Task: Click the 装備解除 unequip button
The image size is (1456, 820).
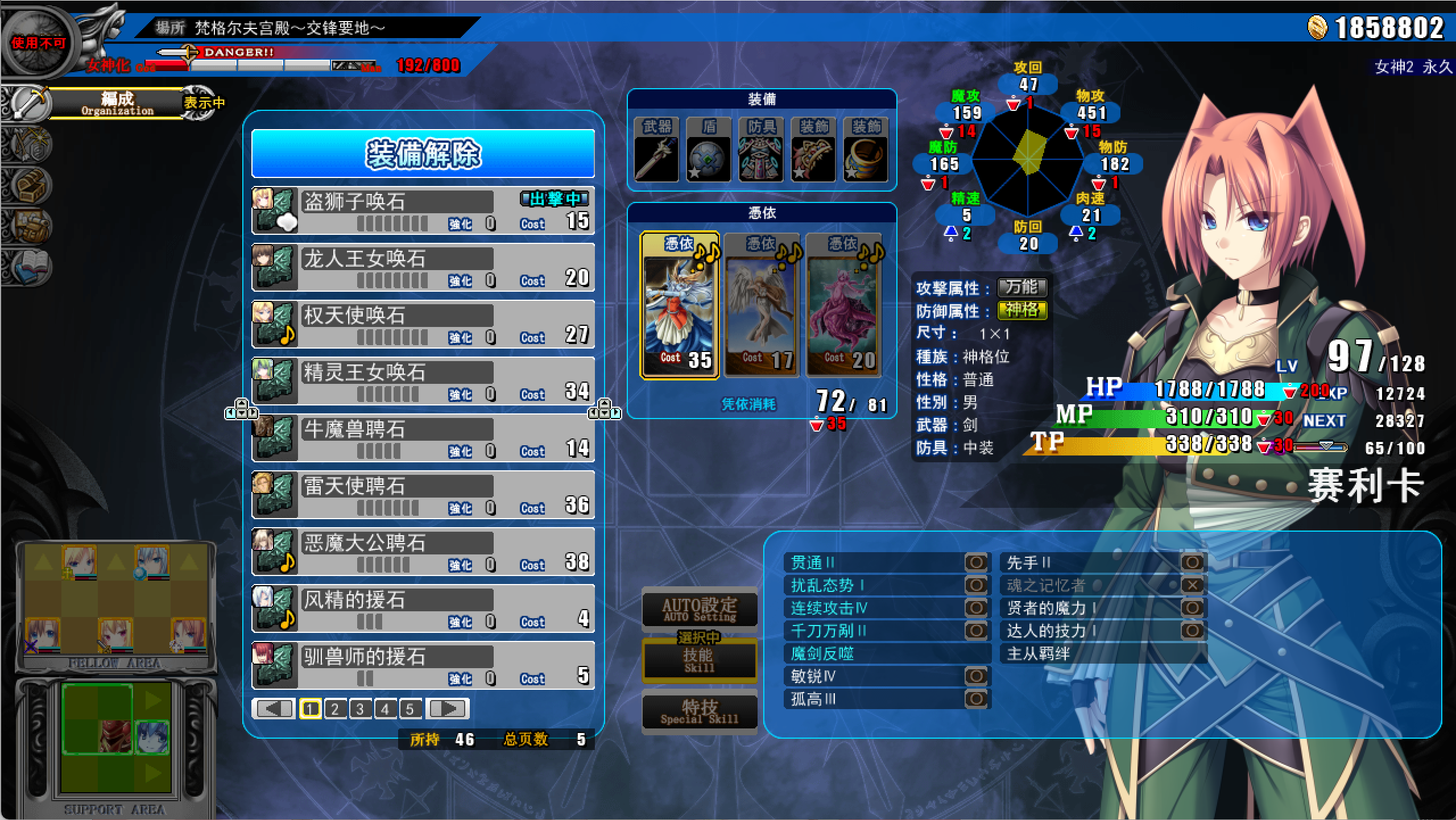Action: coord(423,154)
